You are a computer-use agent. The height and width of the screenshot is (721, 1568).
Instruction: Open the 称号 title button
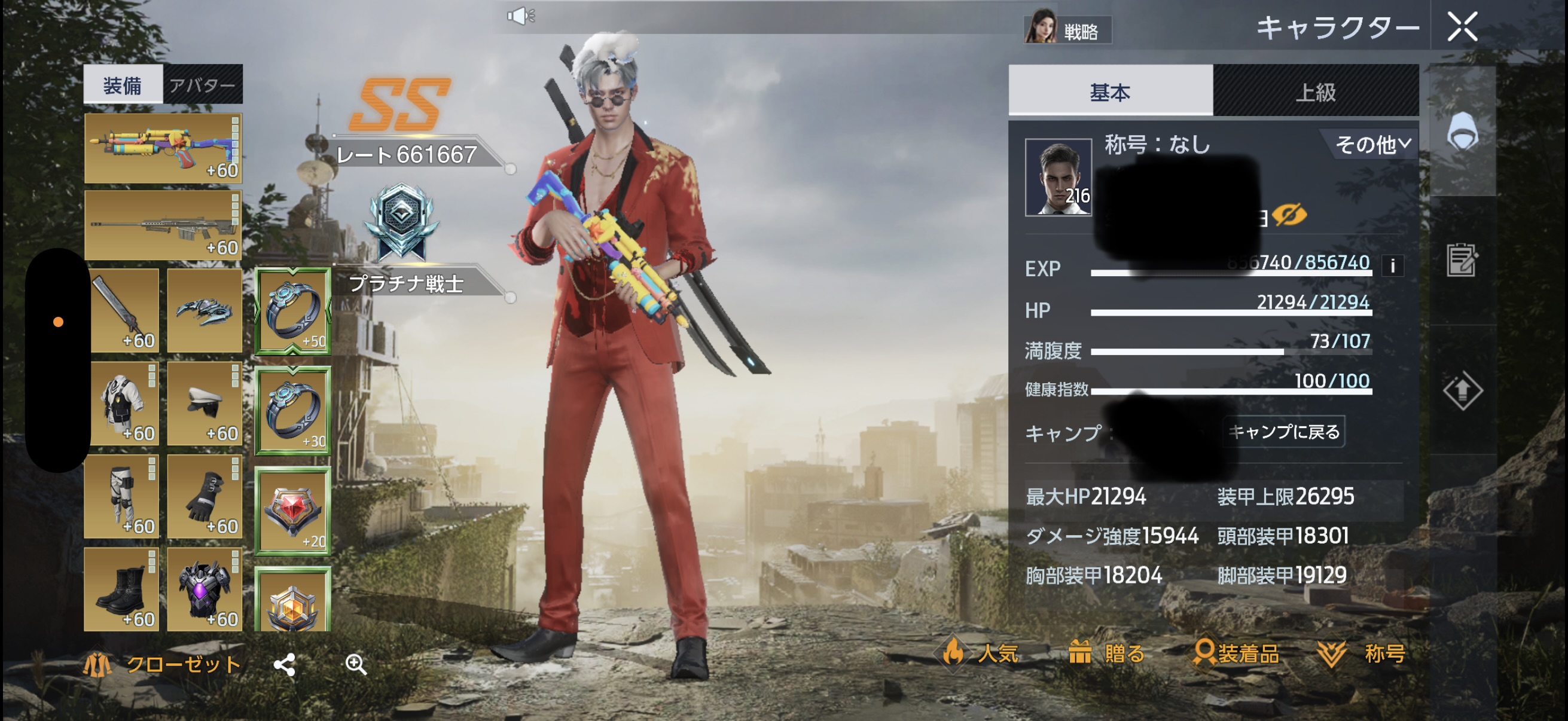pos(1362,653)
